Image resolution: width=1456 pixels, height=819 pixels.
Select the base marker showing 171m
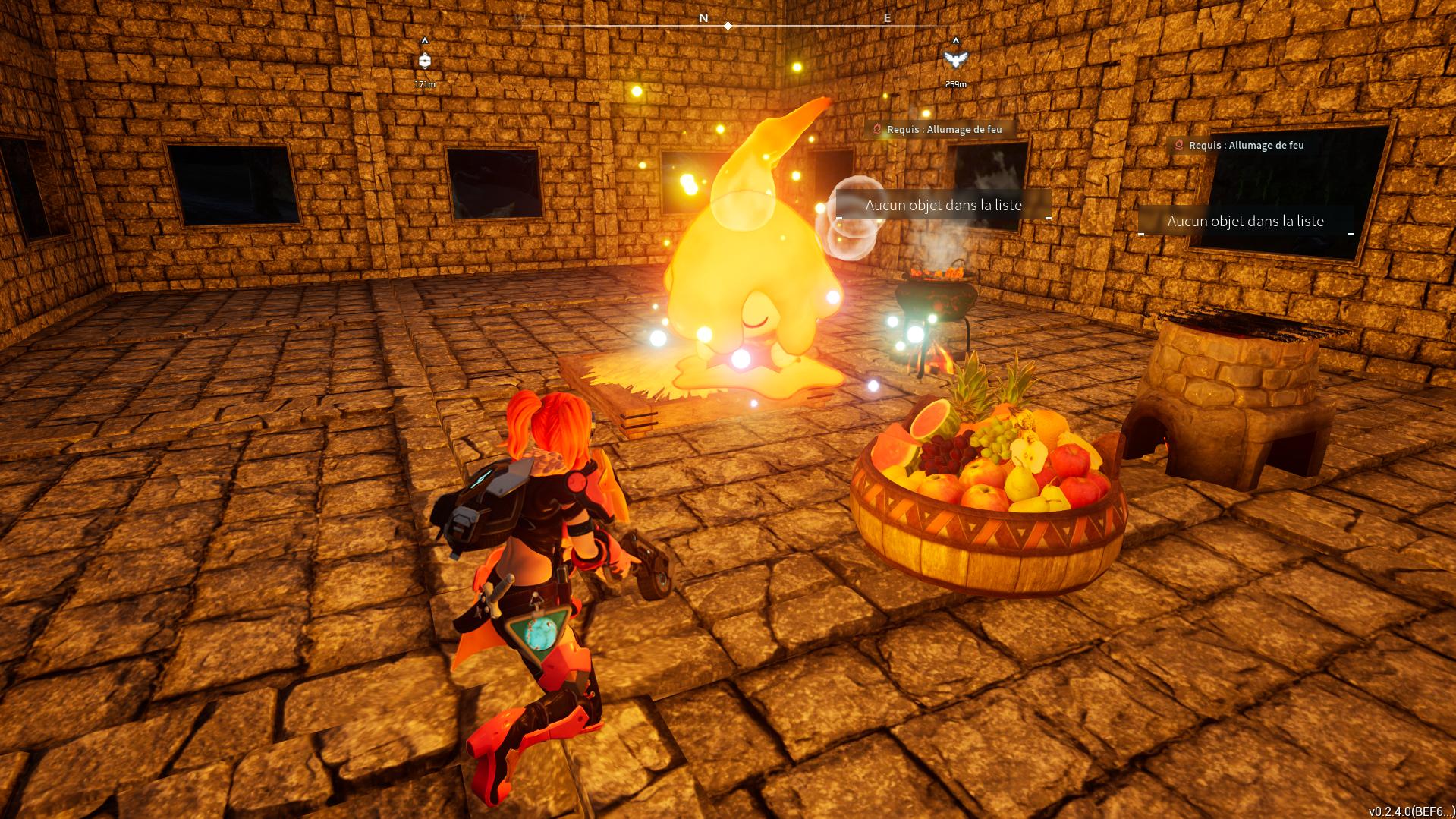(425, 61)
